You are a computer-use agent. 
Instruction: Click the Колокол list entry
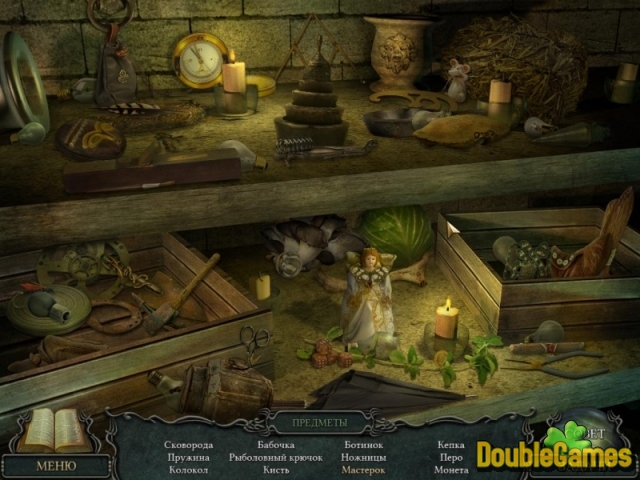point(189,469)
